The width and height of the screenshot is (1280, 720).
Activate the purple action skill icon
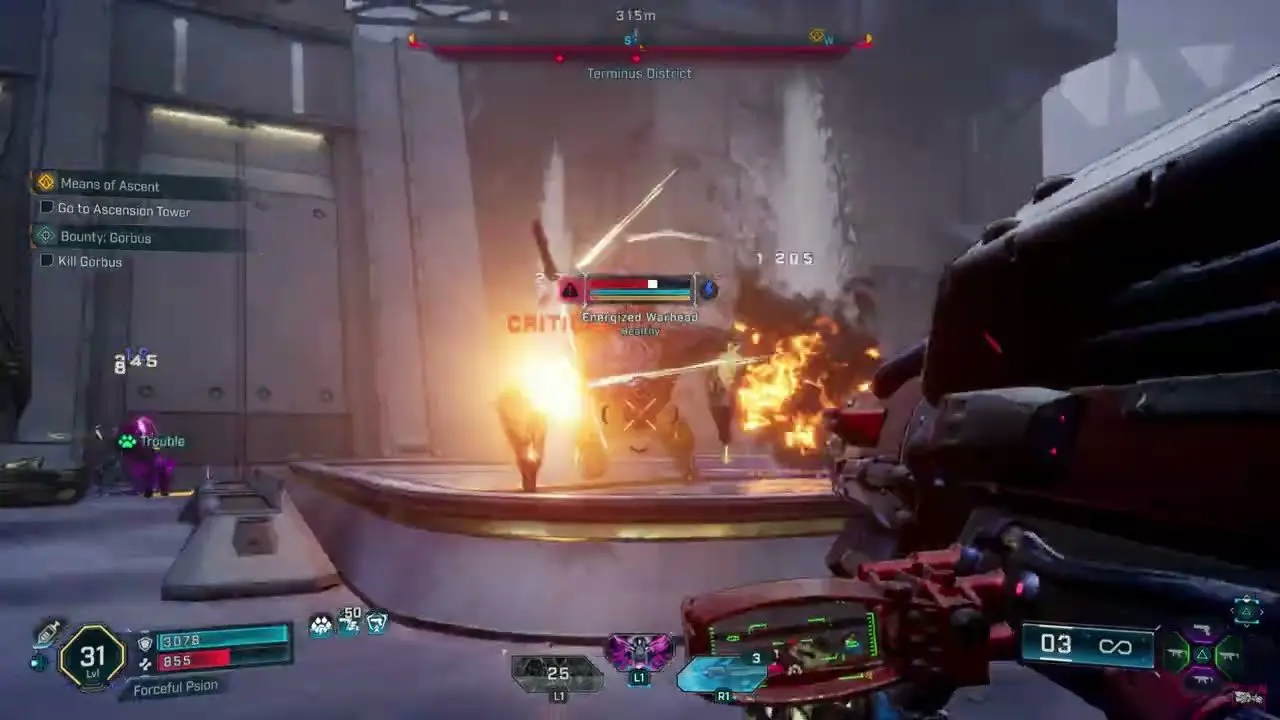click(639, 652)
